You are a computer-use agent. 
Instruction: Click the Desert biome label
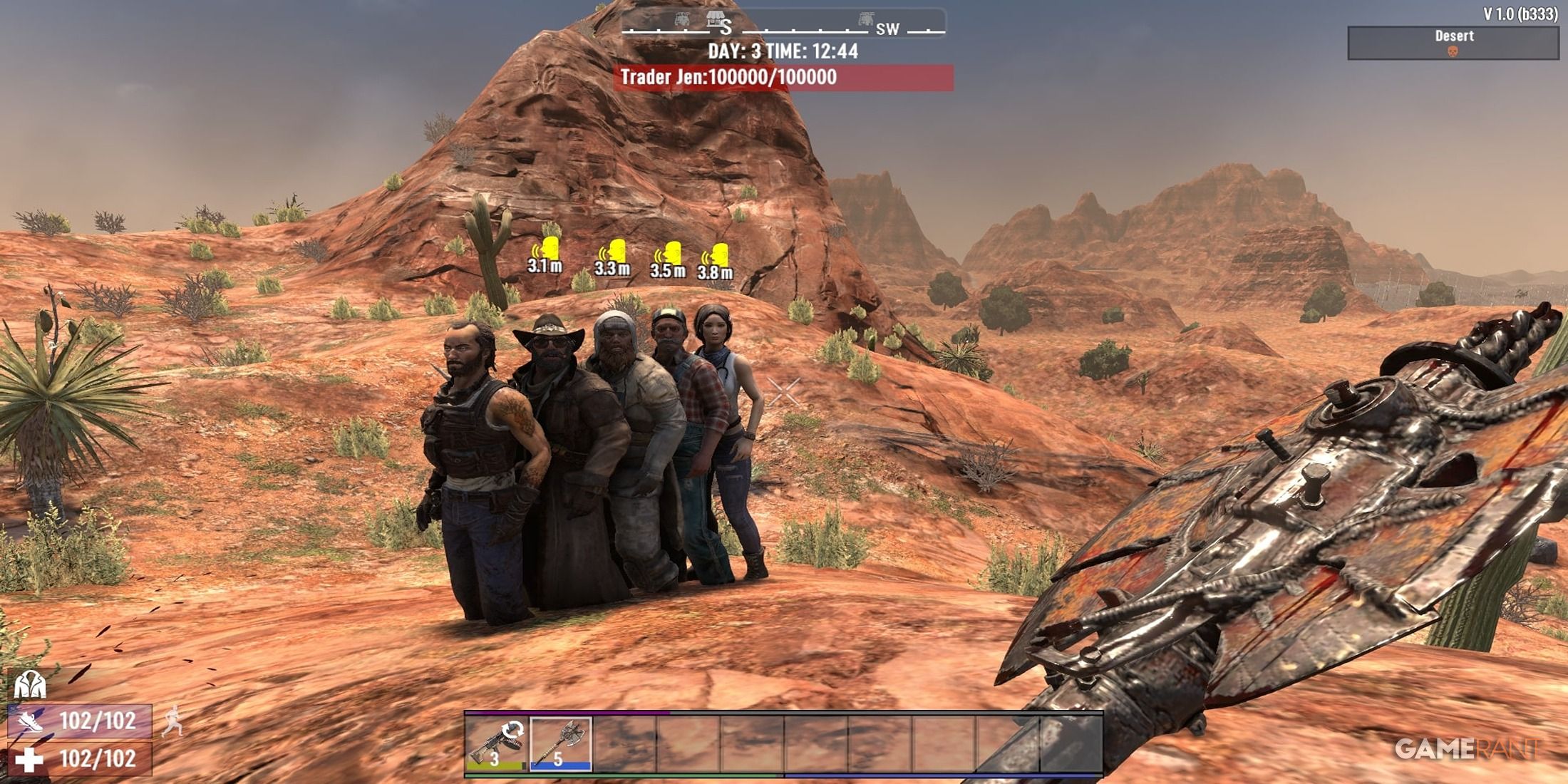click(x=1454, y=36)
